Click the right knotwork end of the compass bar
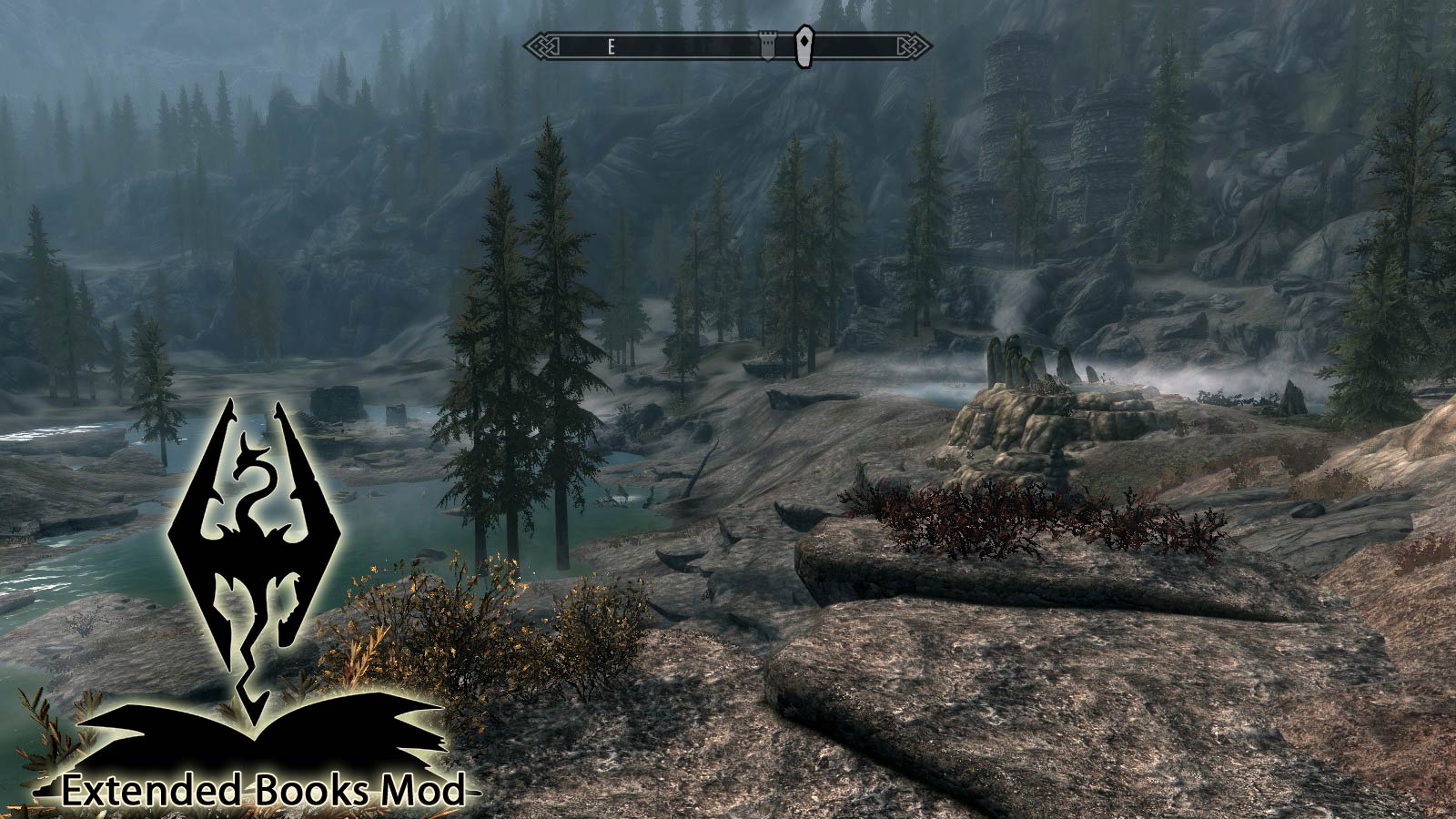This screenshot has height=819, width=1456. [x=911, y=43]
